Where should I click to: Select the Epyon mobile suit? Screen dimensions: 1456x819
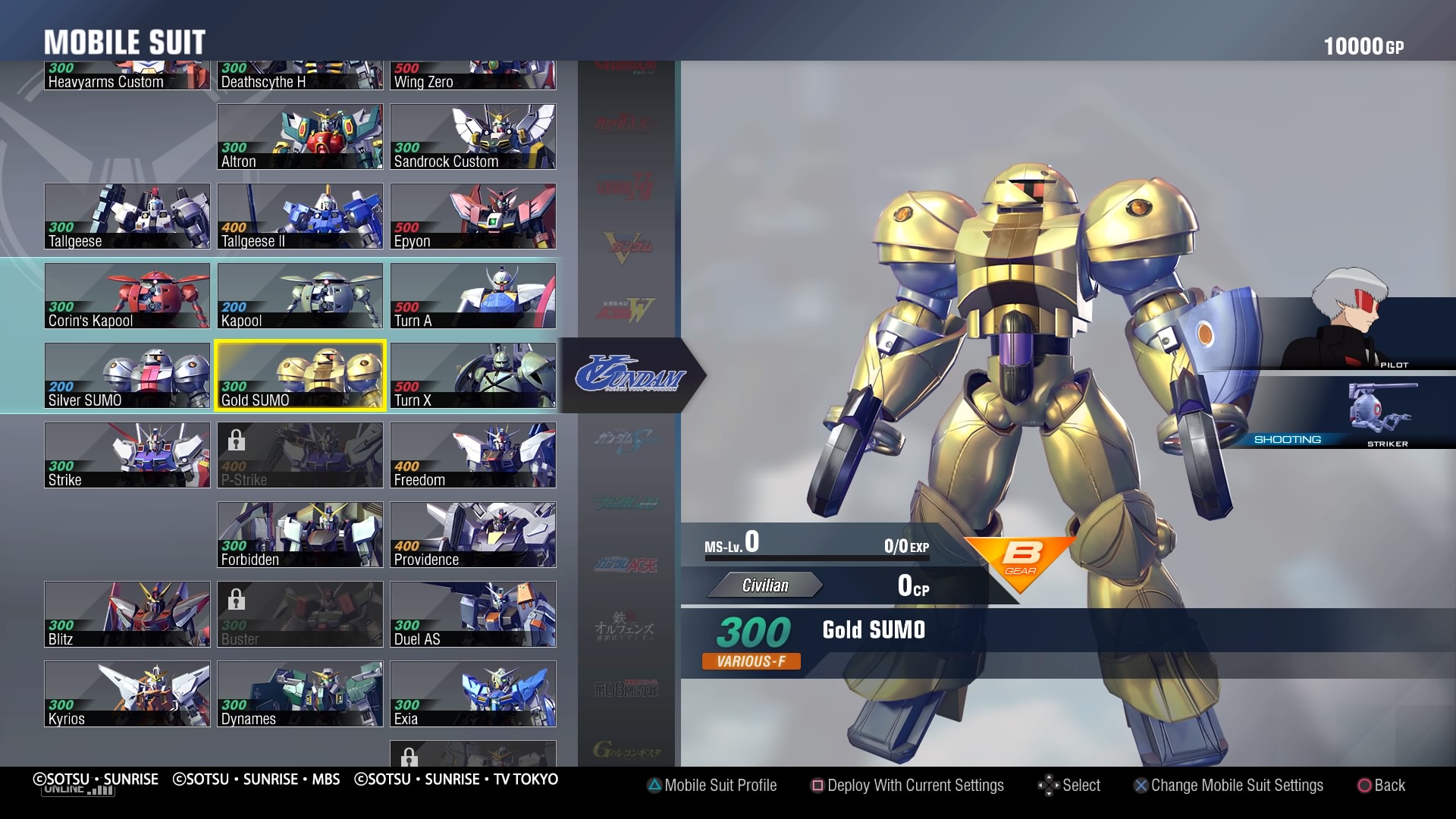[473, 216]
